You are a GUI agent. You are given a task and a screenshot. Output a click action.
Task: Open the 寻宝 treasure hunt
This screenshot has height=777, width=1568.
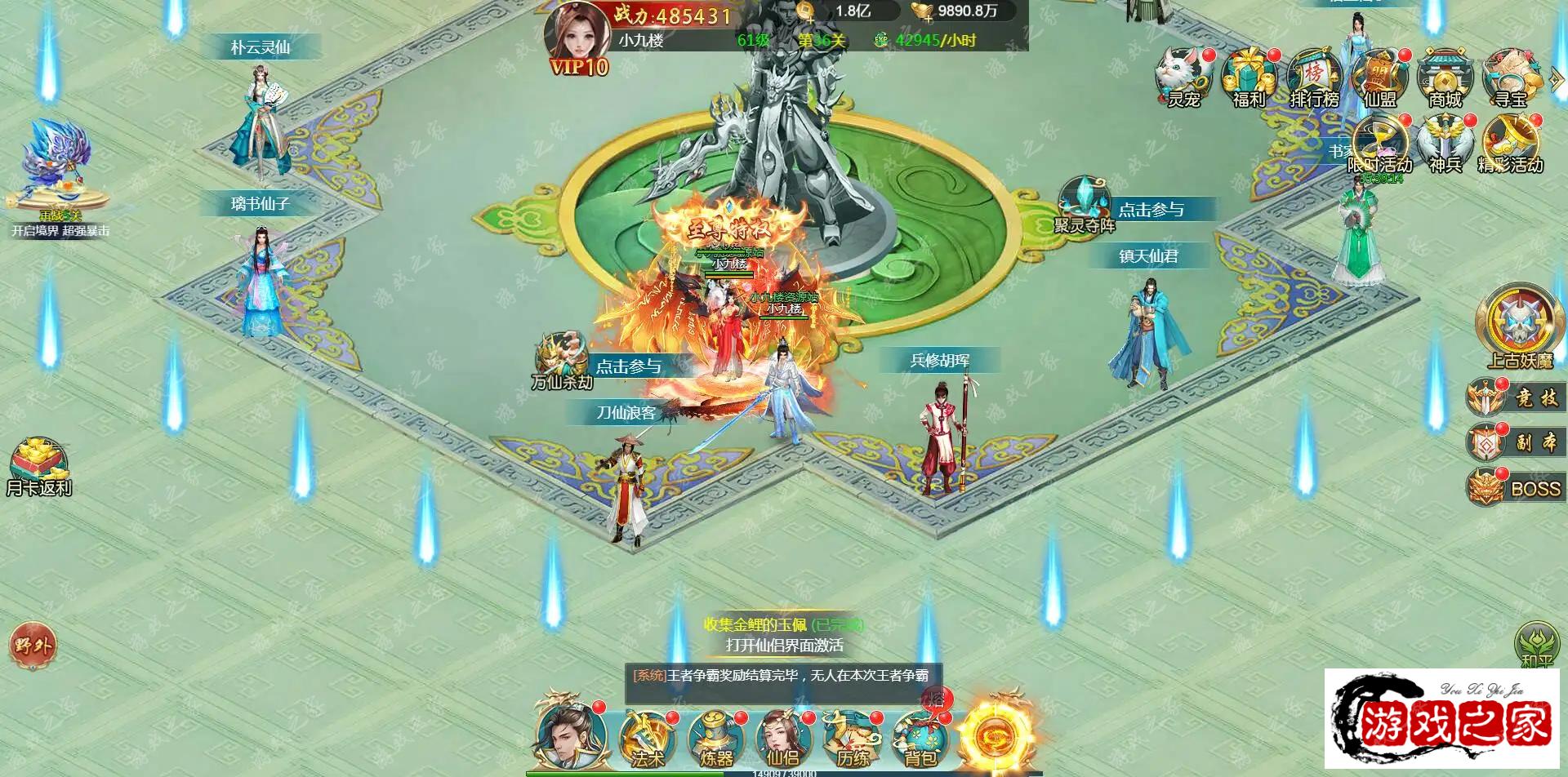click(x=1511, y=78)
